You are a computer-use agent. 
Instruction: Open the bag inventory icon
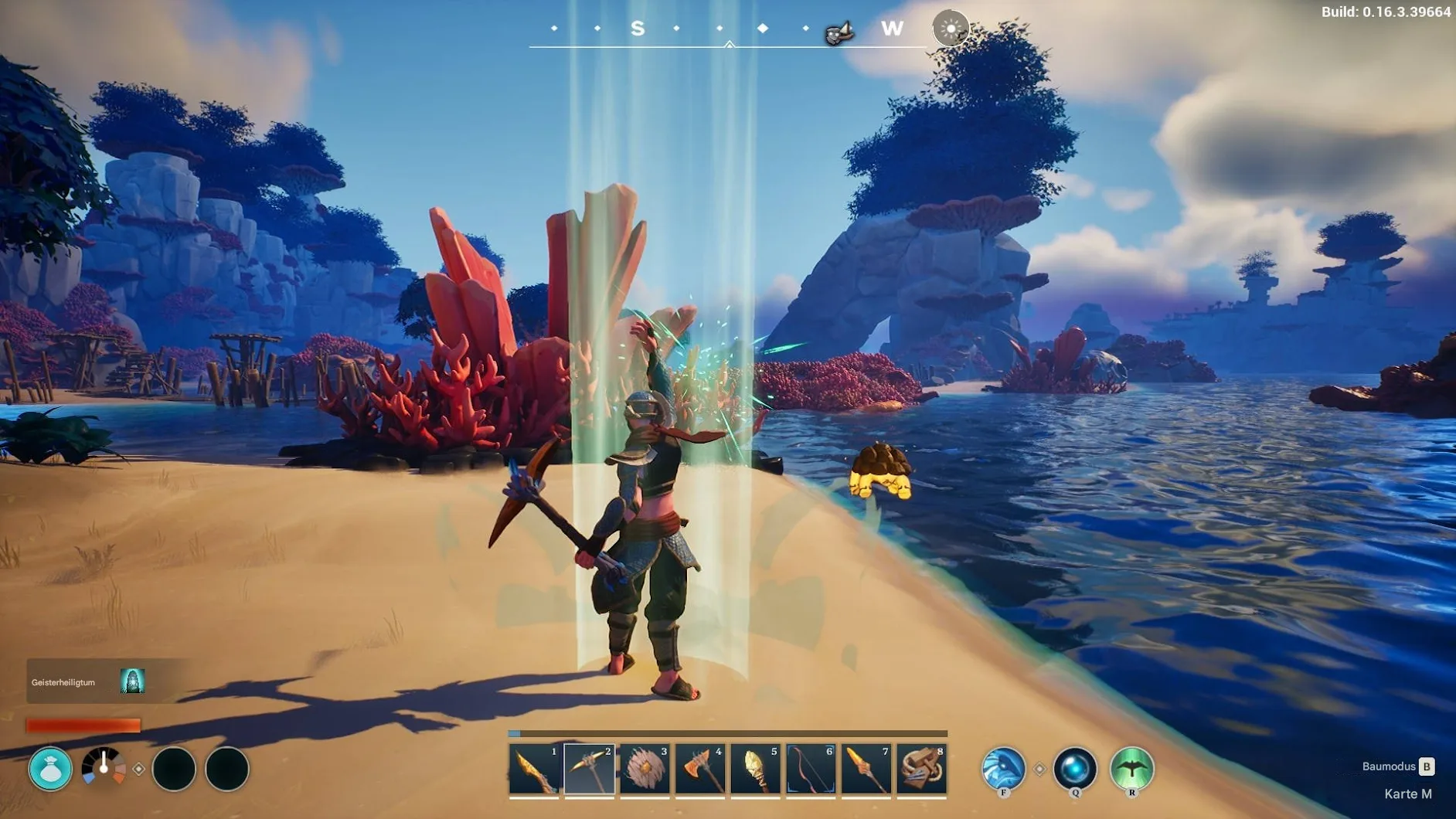[50, 769]
